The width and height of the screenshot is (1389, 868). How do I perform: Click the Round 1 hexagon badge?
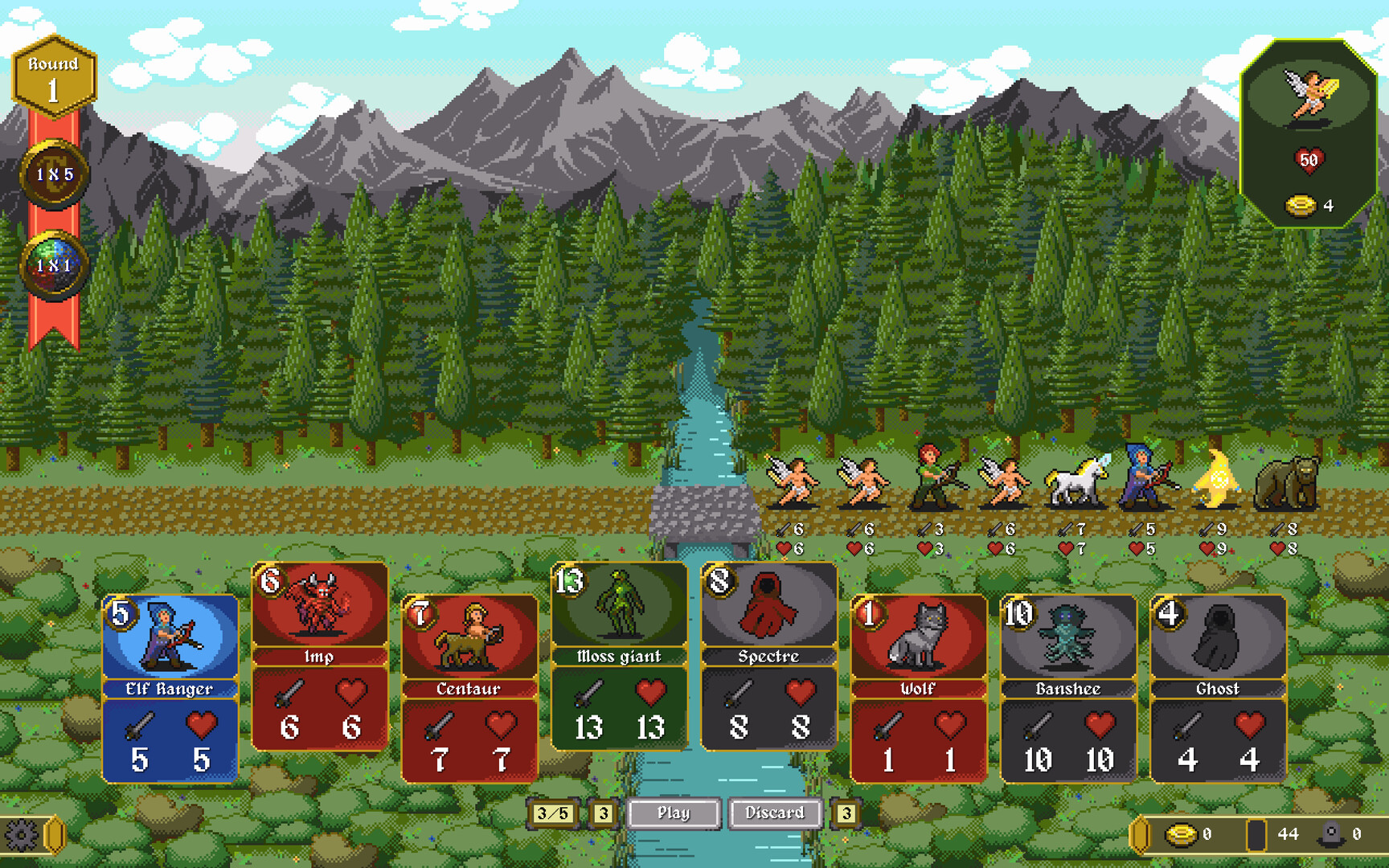tap(54, 77)
